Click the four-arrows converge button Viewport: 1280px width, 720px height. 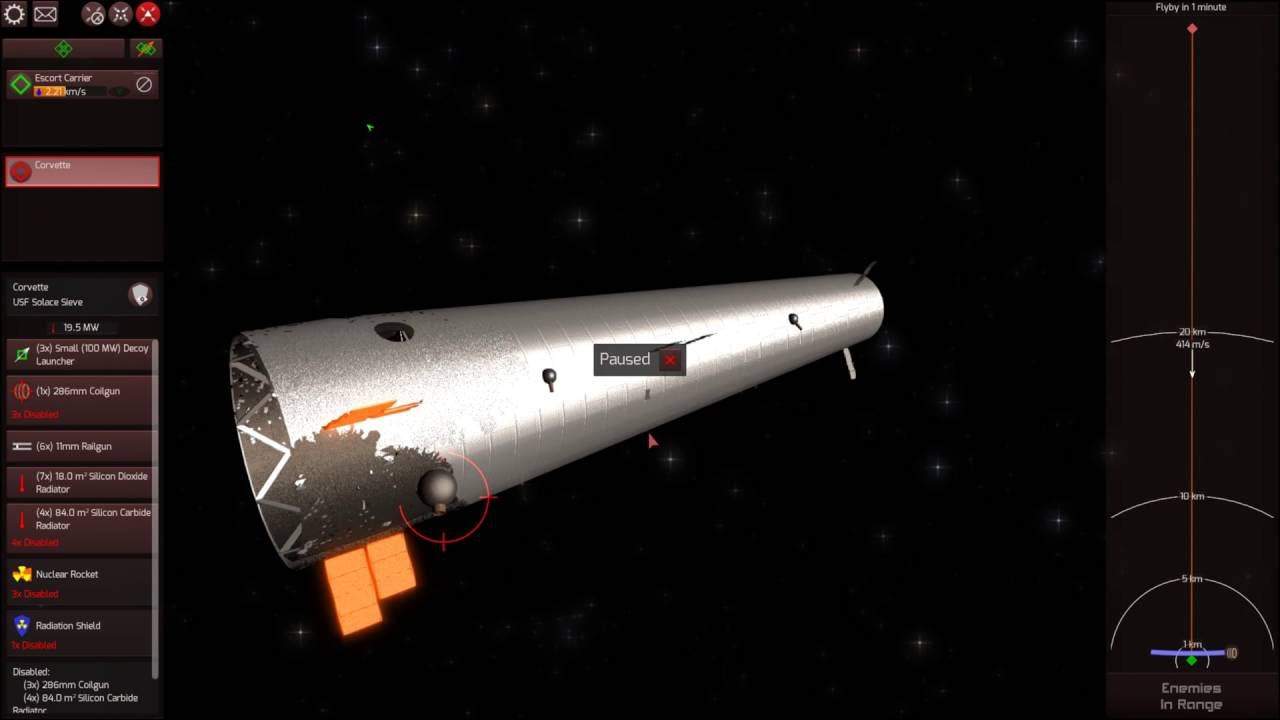120,14
